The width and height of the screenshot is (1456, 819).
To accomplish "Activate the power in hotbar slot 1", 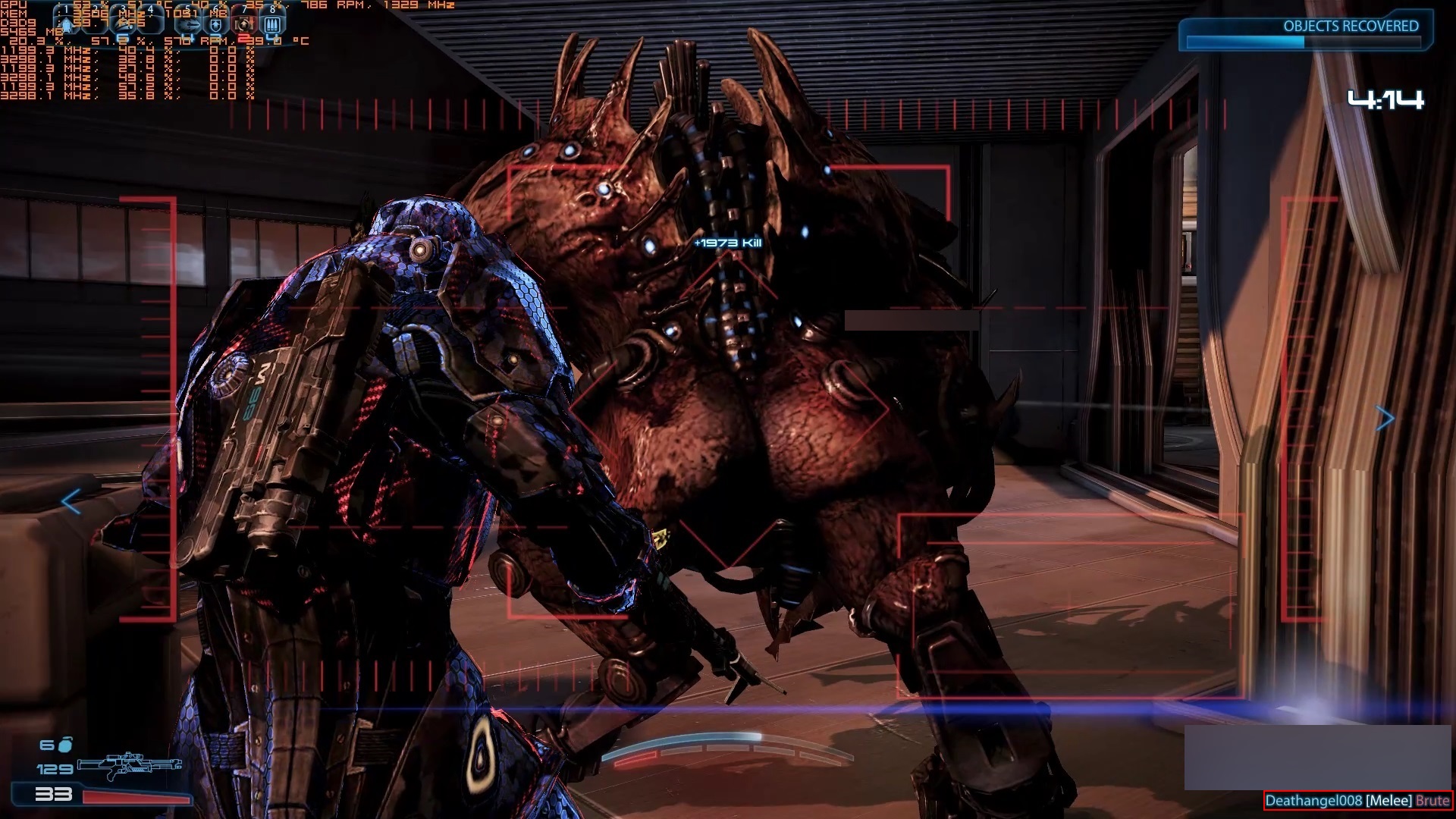I will [x=67, y=24].
